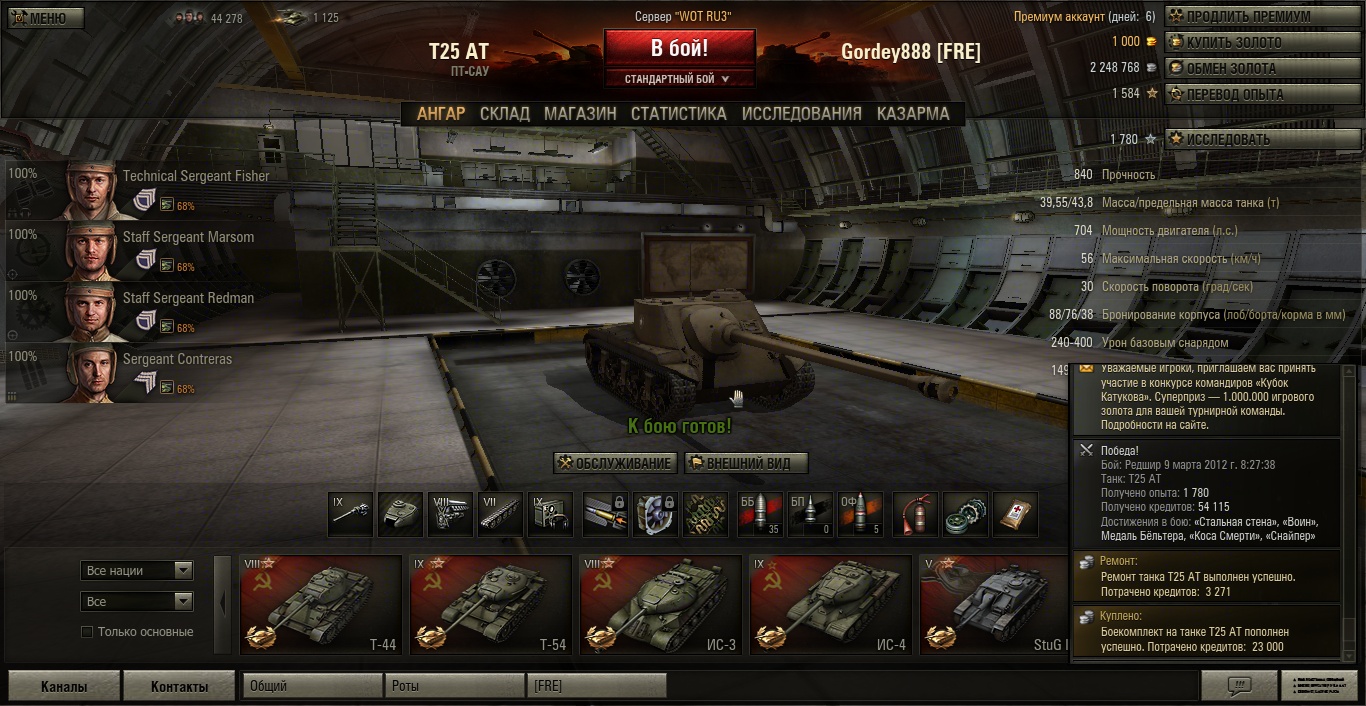Open vehicle Обслуживание service window
Screen dimensions: 1366x706
point(615,463)
